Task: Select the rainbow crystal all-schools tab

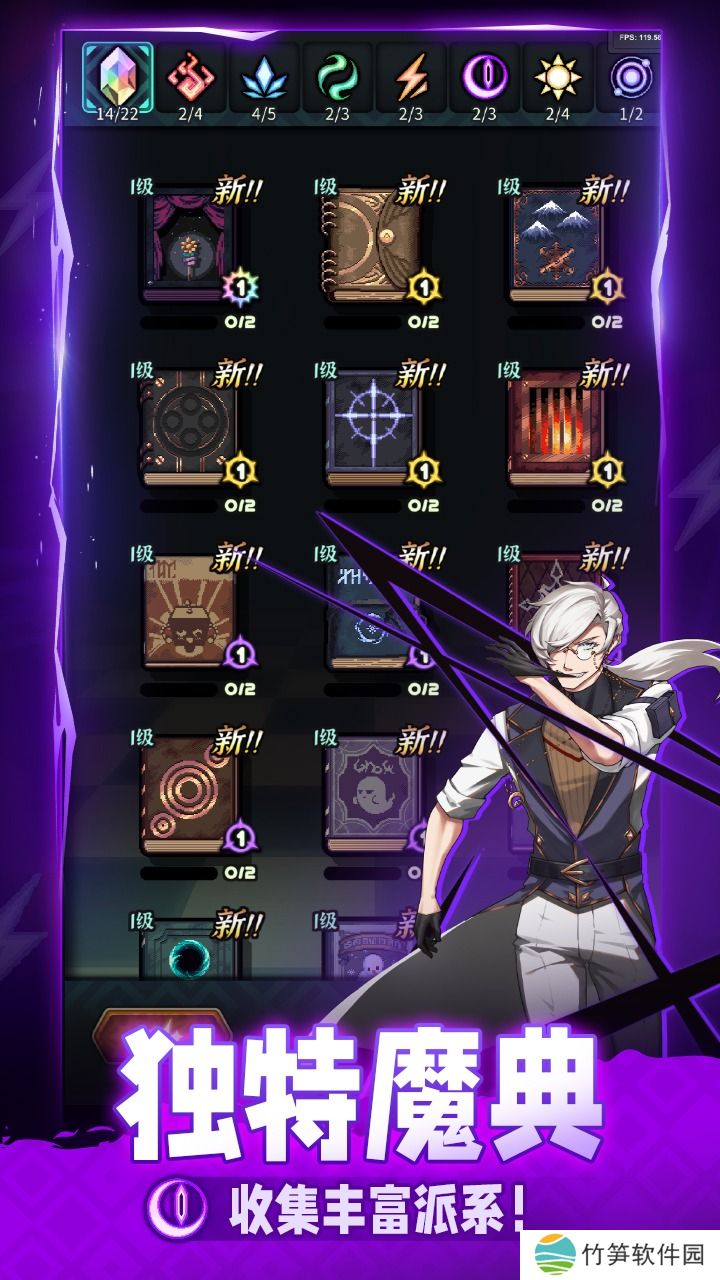Action: point(117,77)
